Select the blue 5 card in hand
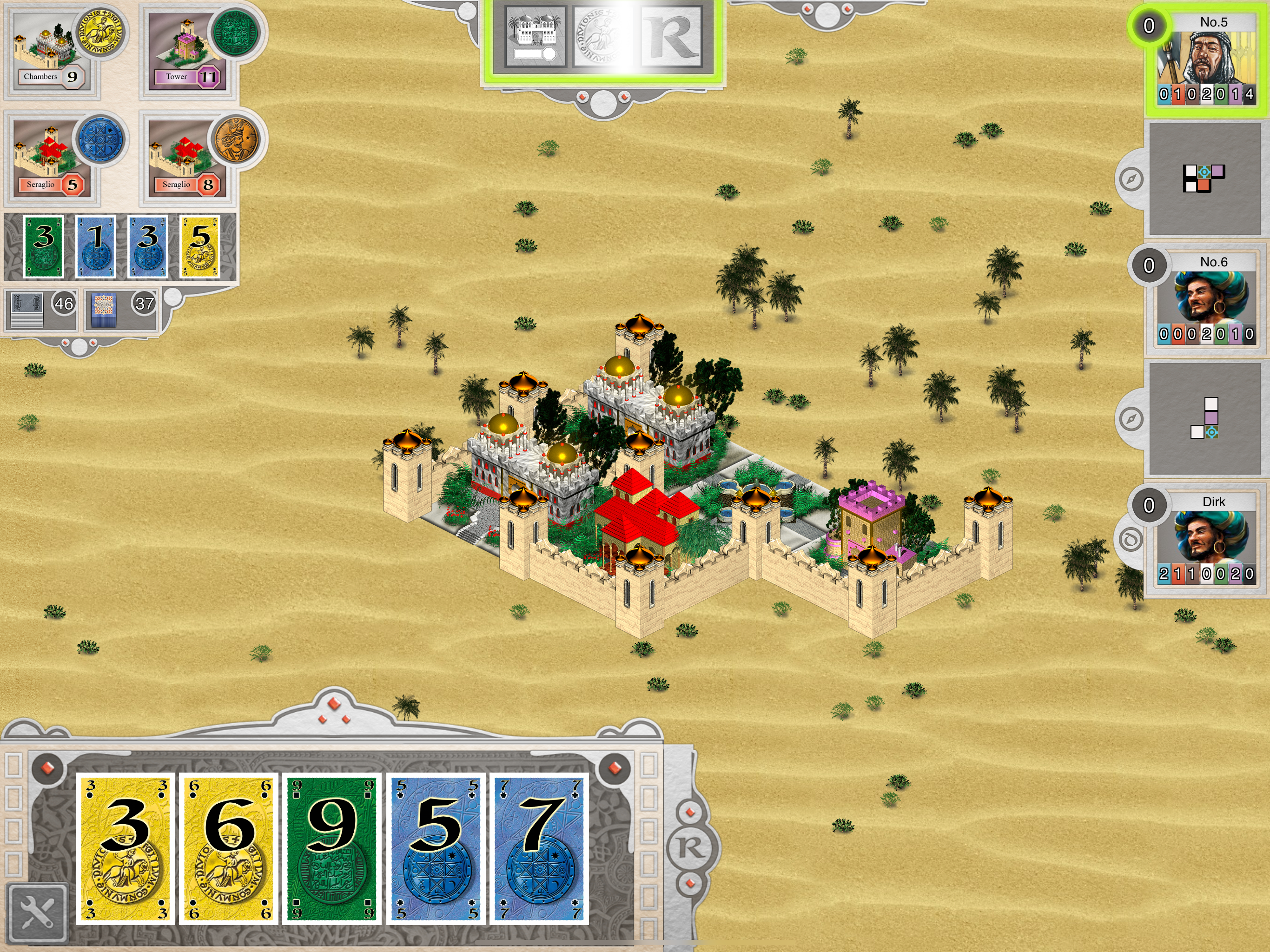This screenshot has height=952, width=1270. 435,849
